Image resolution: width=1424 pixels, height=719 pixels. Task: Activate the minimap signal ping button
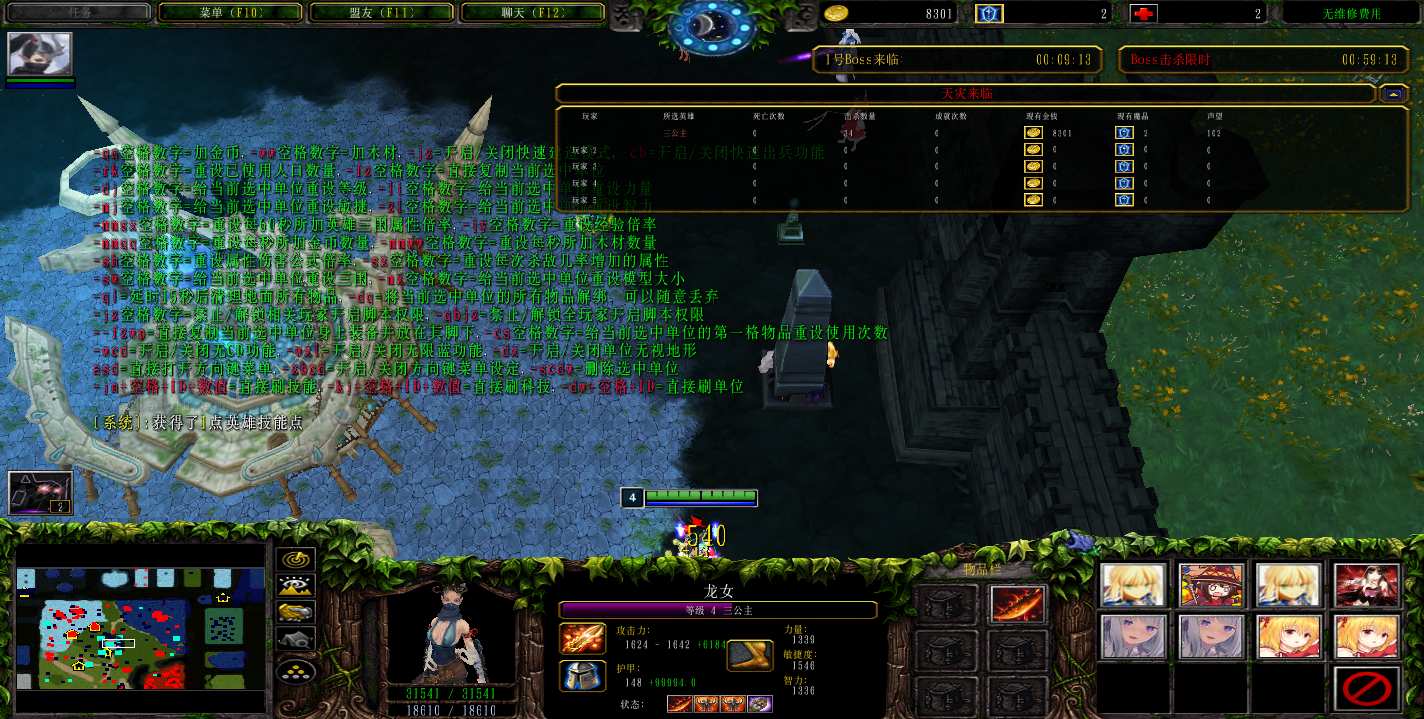(x=296, y=560)
